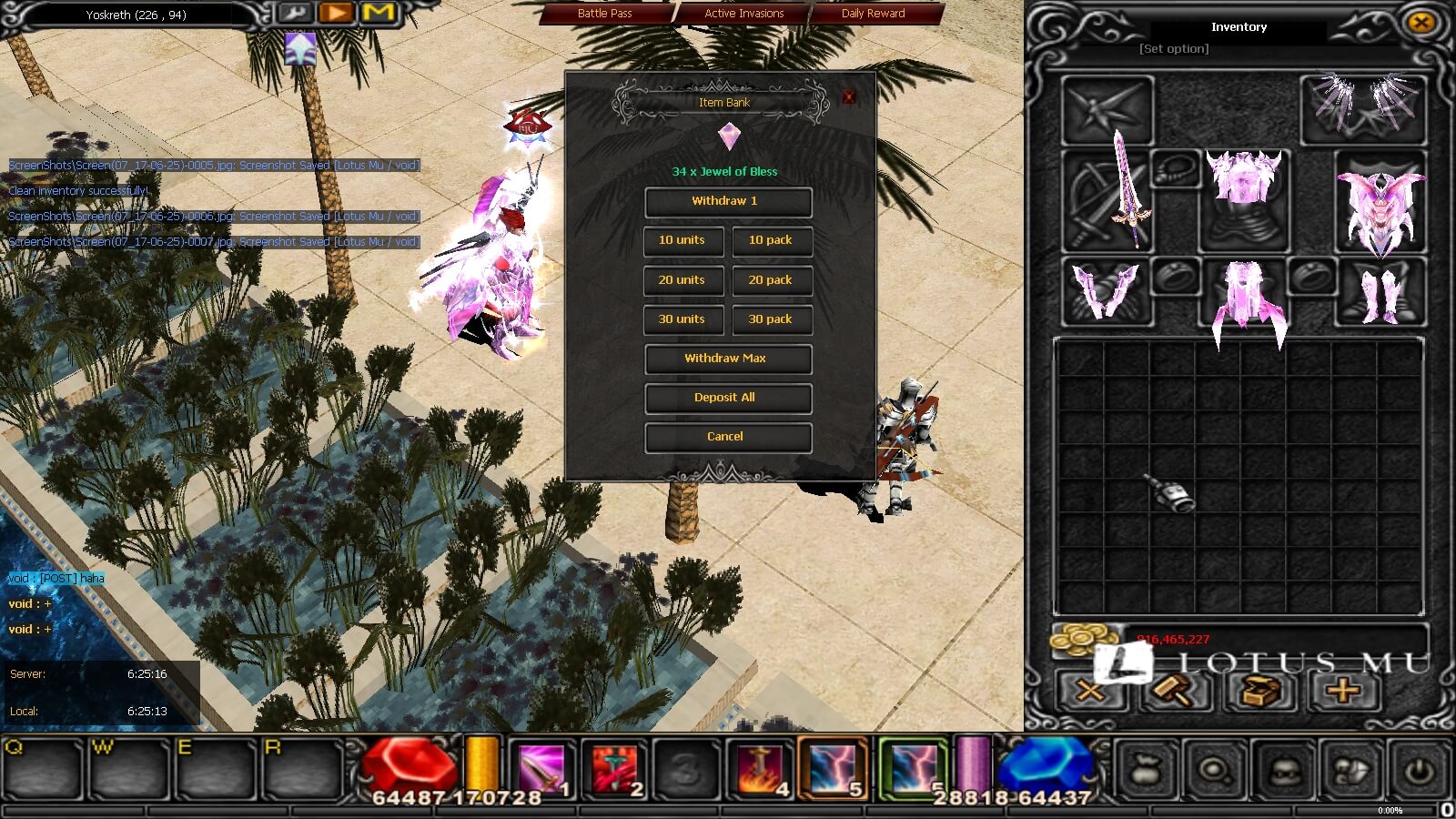Open the Battle Pass menu
This screenshot has width=1456, height=819.
coord(605,13)
